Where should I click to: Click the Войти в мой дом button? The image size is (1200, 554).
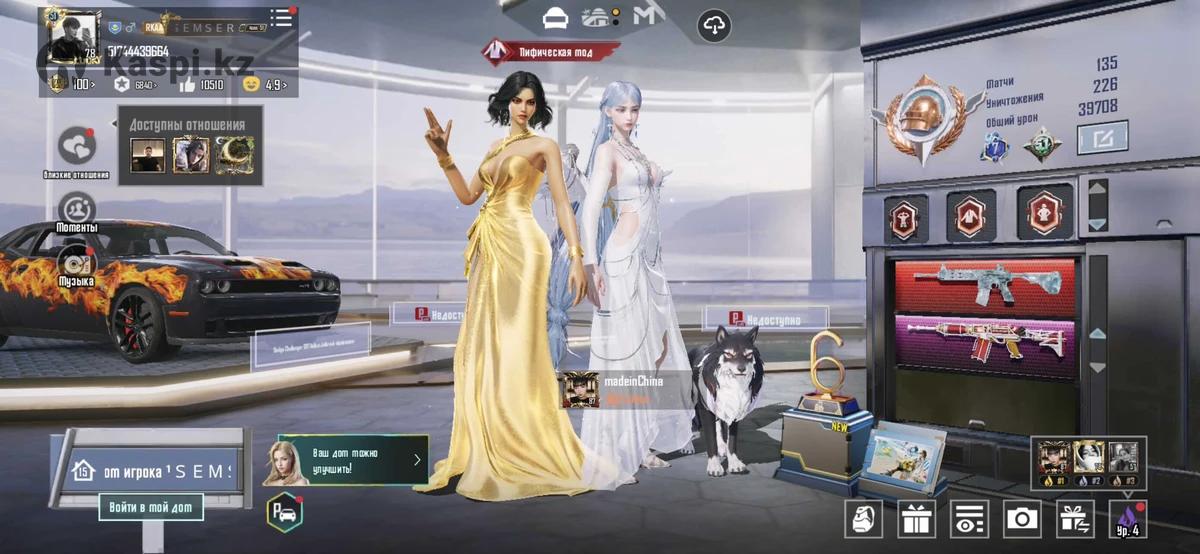tap(151, 507)
